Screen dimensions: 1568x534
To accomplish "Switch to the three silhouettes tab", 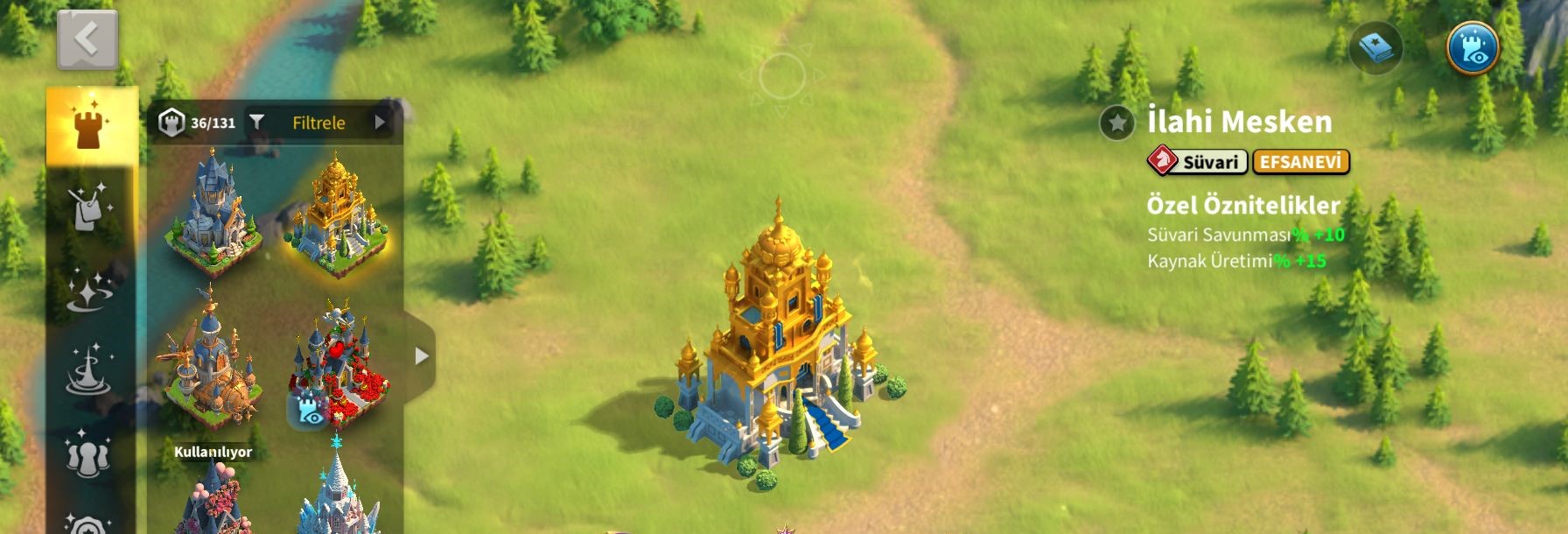I will (87, 453).
